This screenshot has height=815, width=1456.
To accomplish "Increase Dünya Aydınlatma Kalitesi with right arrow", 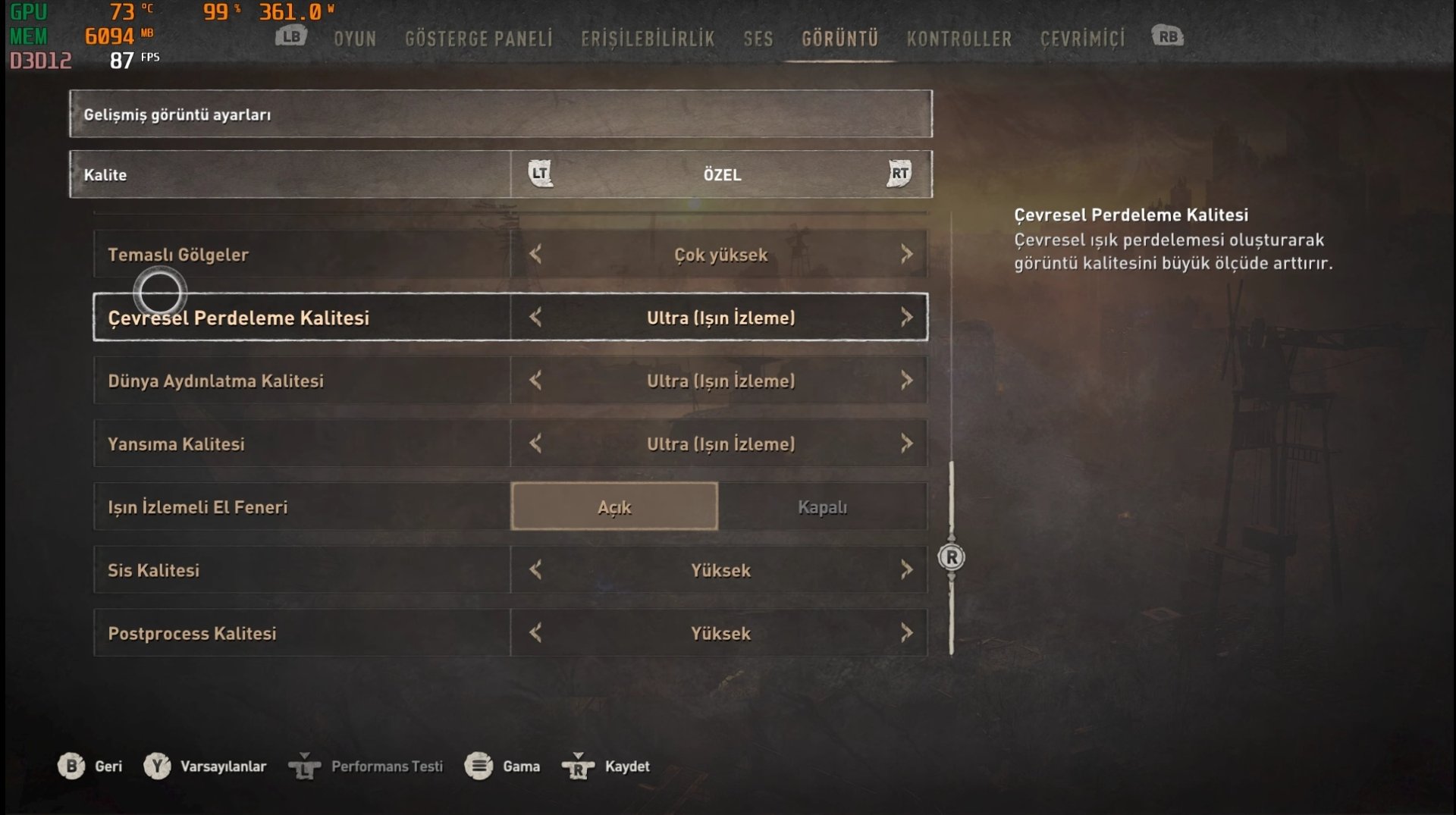I will coord(906,380).
